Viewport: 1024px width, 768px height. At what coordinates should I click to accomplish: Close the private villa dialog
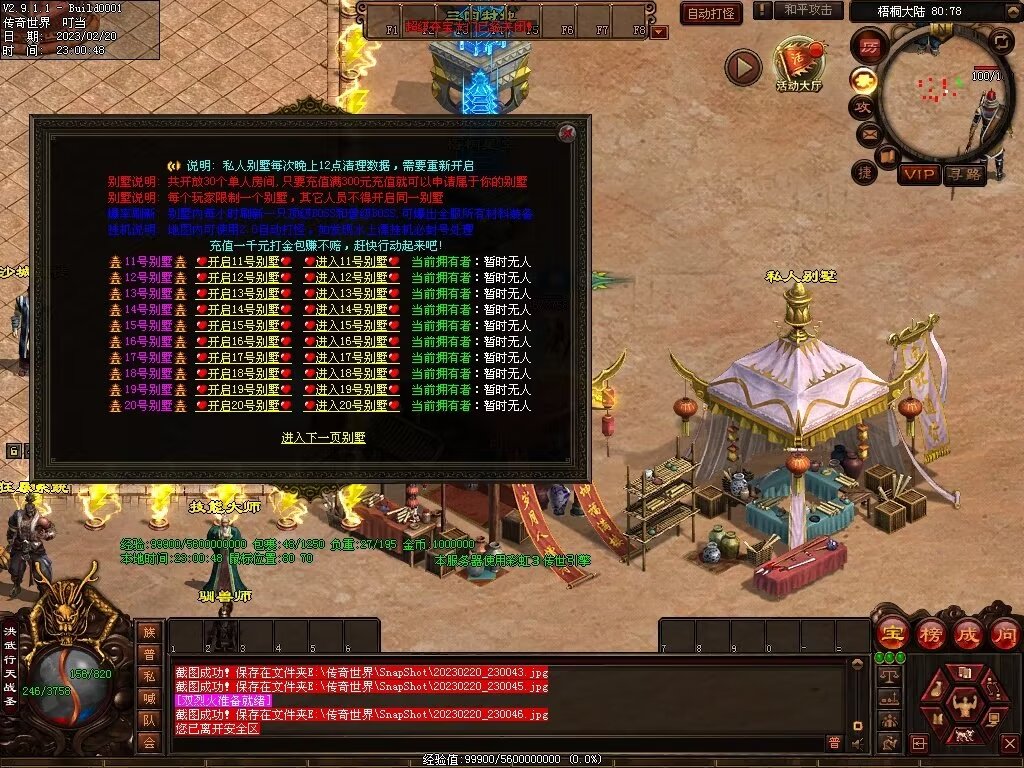click(x=567, y=133)
